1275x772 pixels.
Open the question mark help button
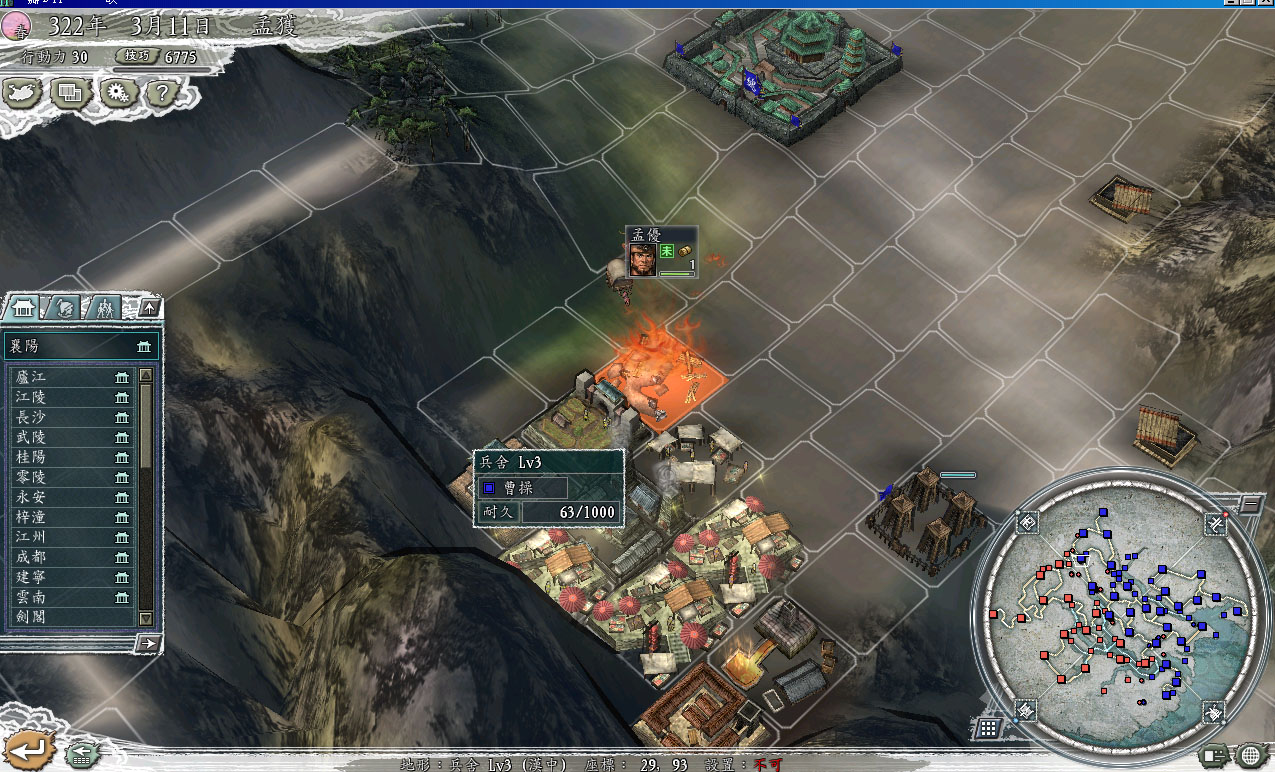coord(162,93)
